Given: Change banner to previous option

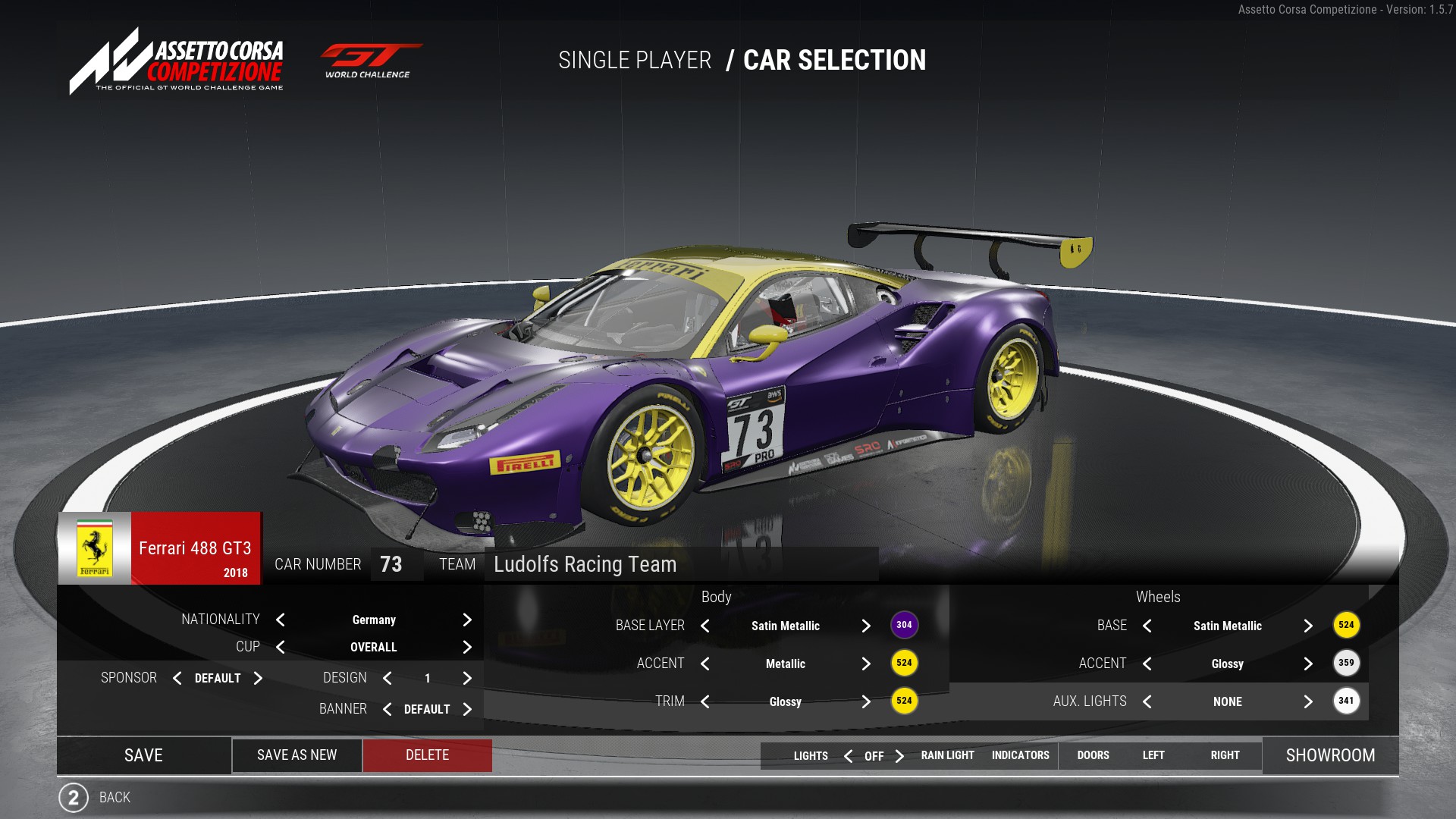Looking at the screenshot, I should pos(388,710).
